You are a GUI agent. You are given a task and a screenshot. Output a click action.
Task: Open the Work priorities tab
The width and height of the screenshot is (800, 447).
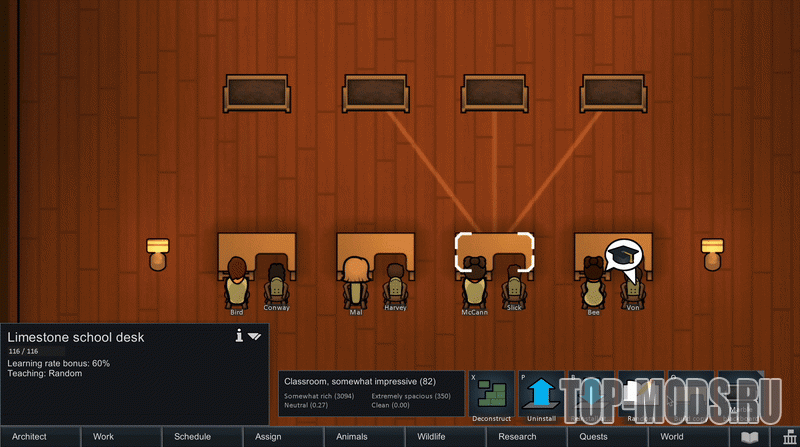click(121, 437)
